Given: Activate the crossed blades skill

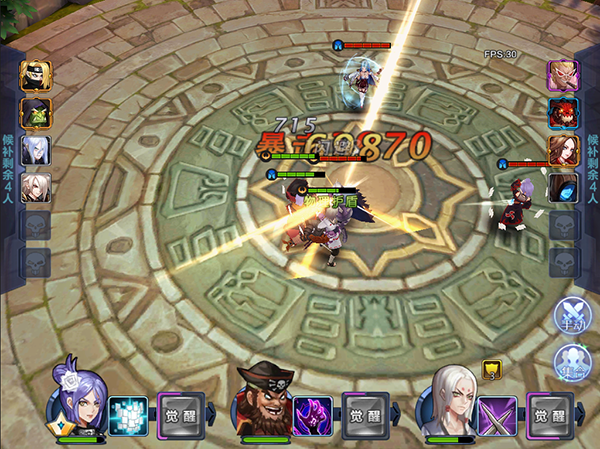Looking at the screenshot, I should (497, 415).
